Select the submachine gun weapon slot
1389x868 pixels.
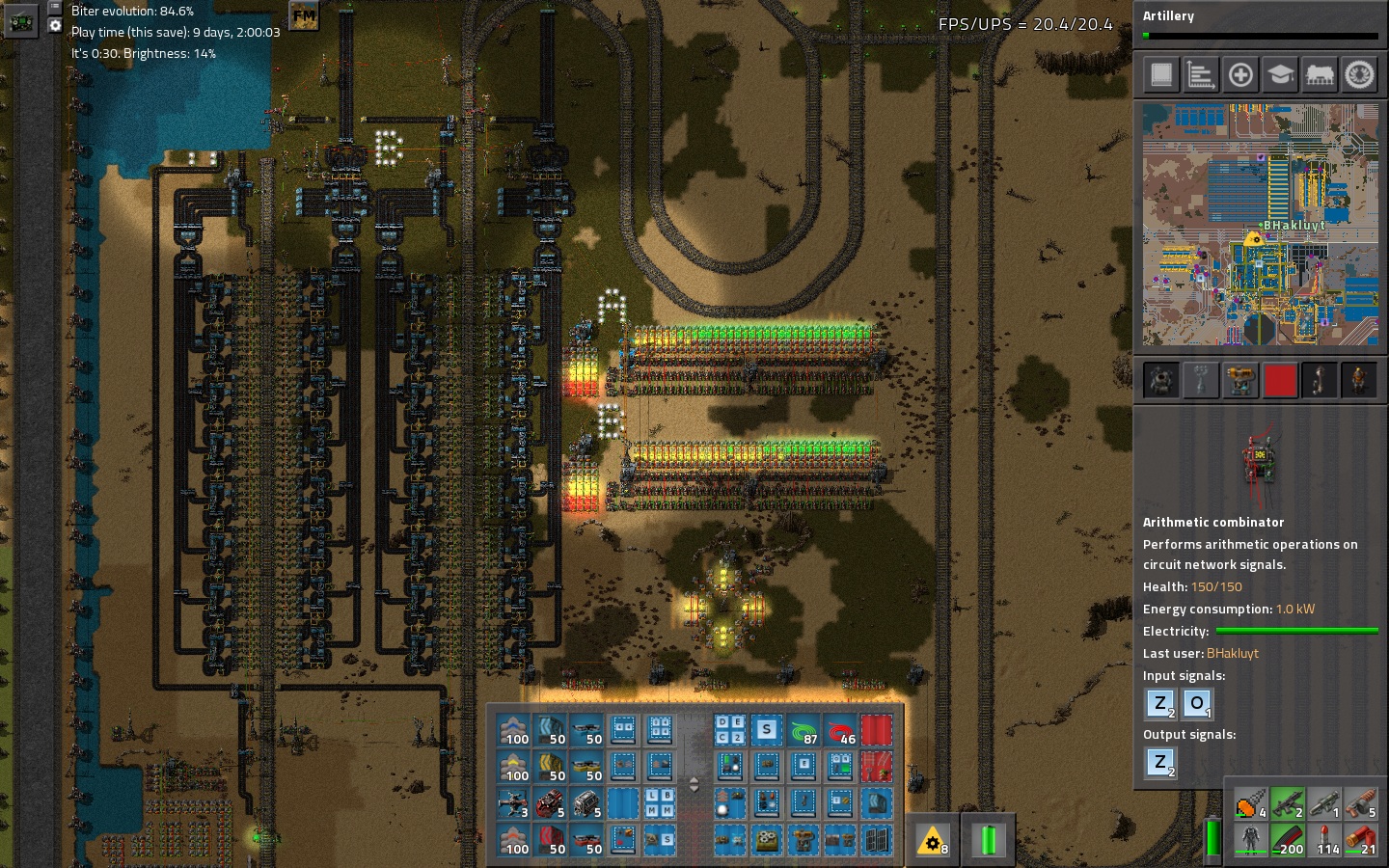[x=1287, y=802]
